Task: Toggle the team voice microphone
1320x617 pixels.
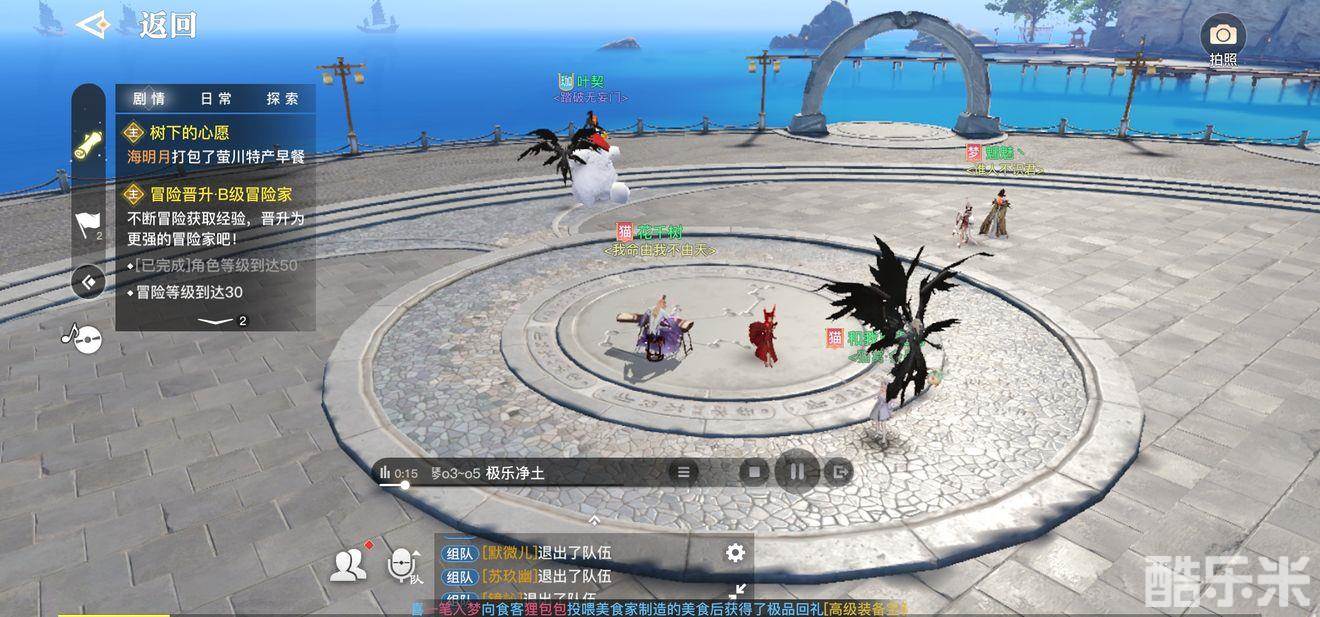Action: 403,565
